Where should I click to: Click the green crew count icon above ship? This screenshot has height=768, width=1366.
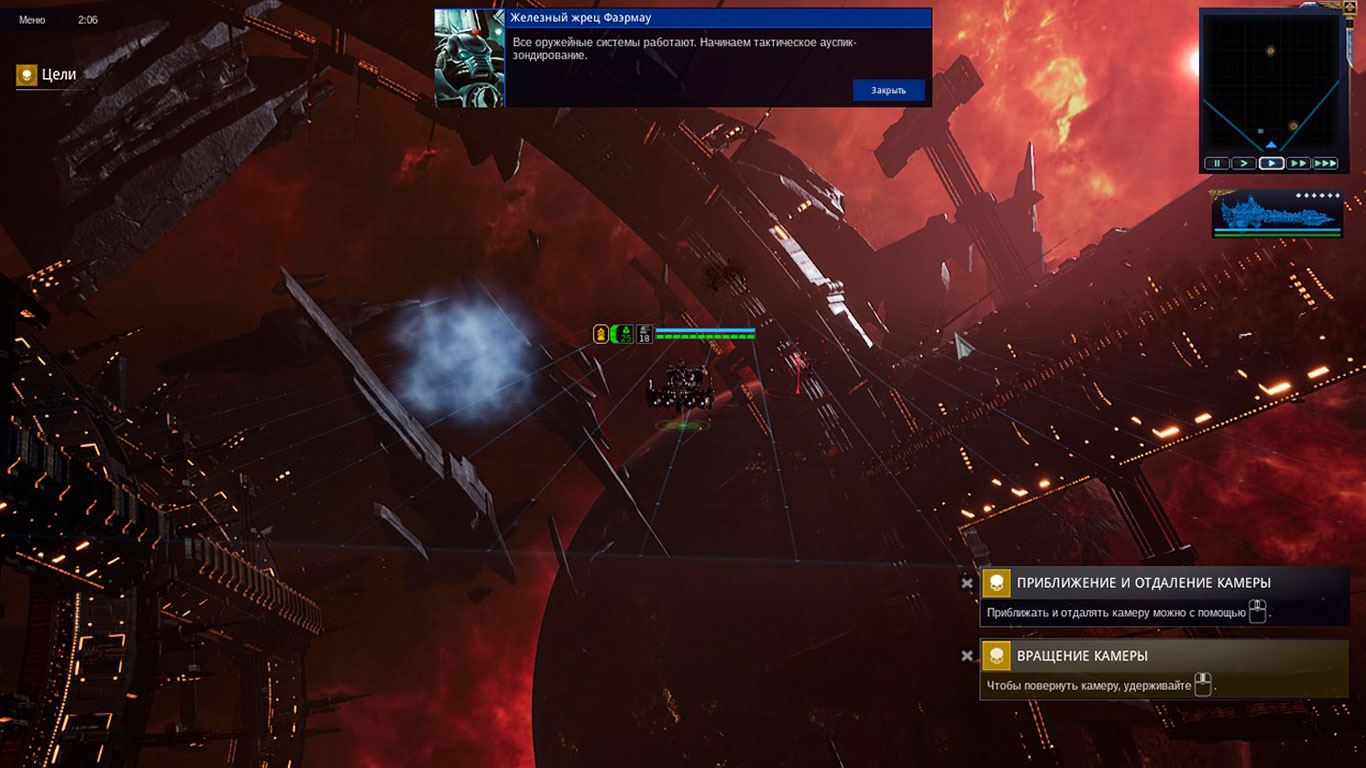pos(624,334)
